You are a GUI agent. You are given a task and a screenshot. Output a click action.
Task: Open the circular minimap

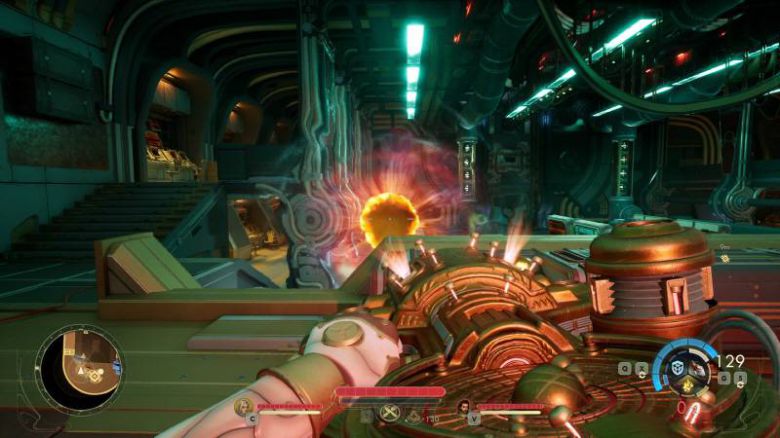79,368
